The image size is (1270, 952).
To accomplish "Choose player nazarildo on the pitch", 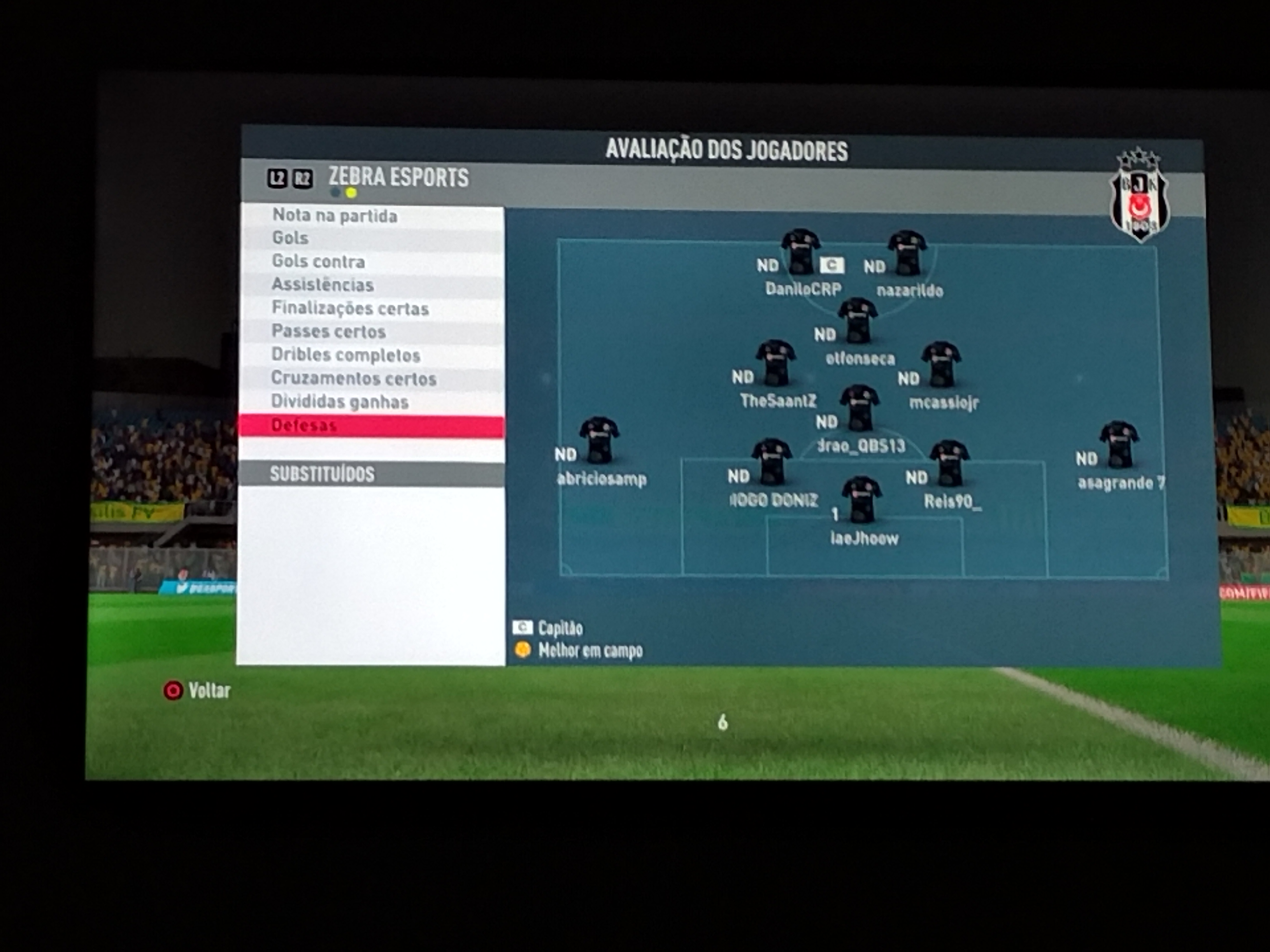I will pos(907,253).
